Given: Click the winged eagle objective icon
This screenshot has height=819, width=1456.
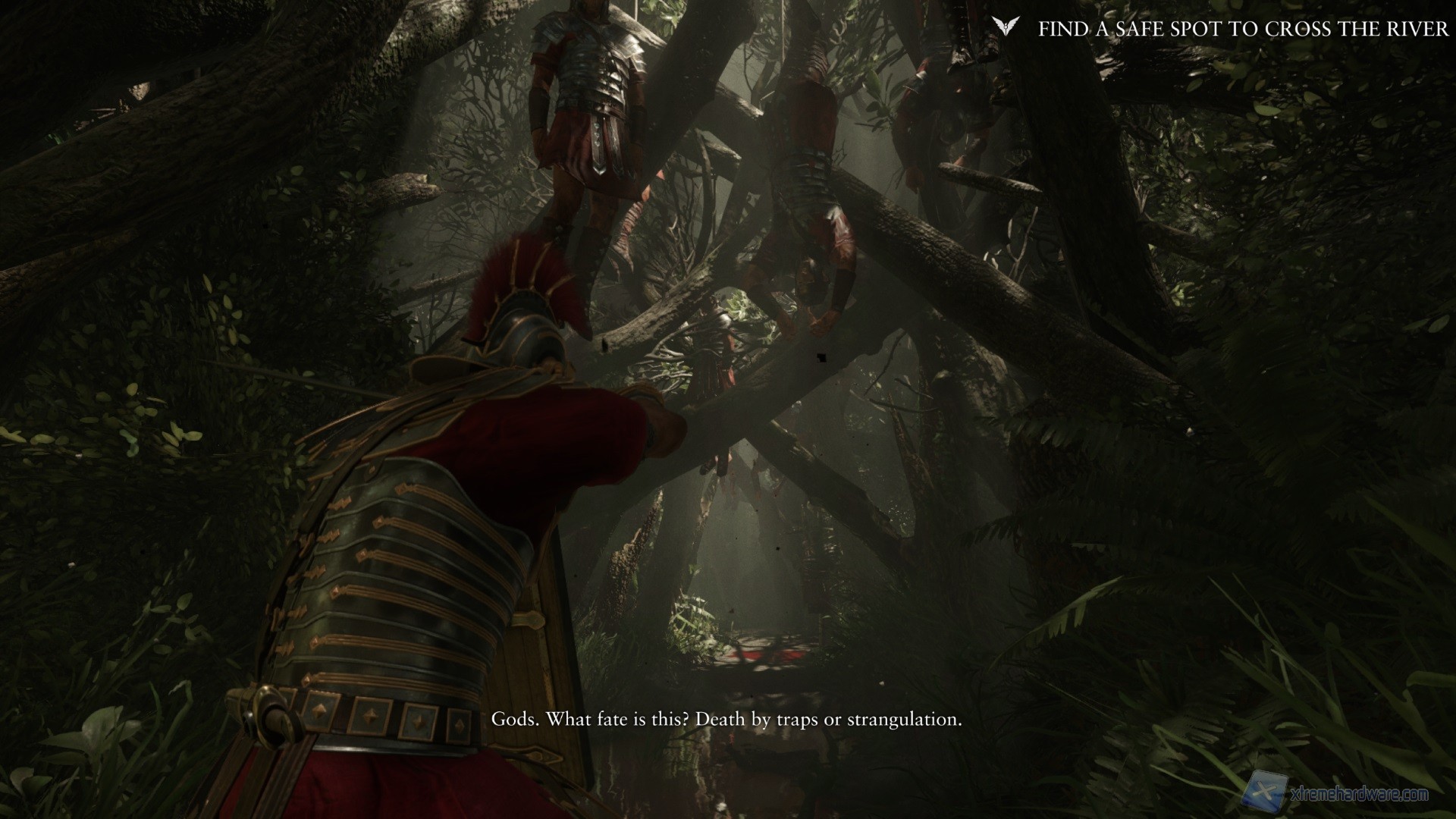Looking at the screenshot, I should (x=1006, y=28).
